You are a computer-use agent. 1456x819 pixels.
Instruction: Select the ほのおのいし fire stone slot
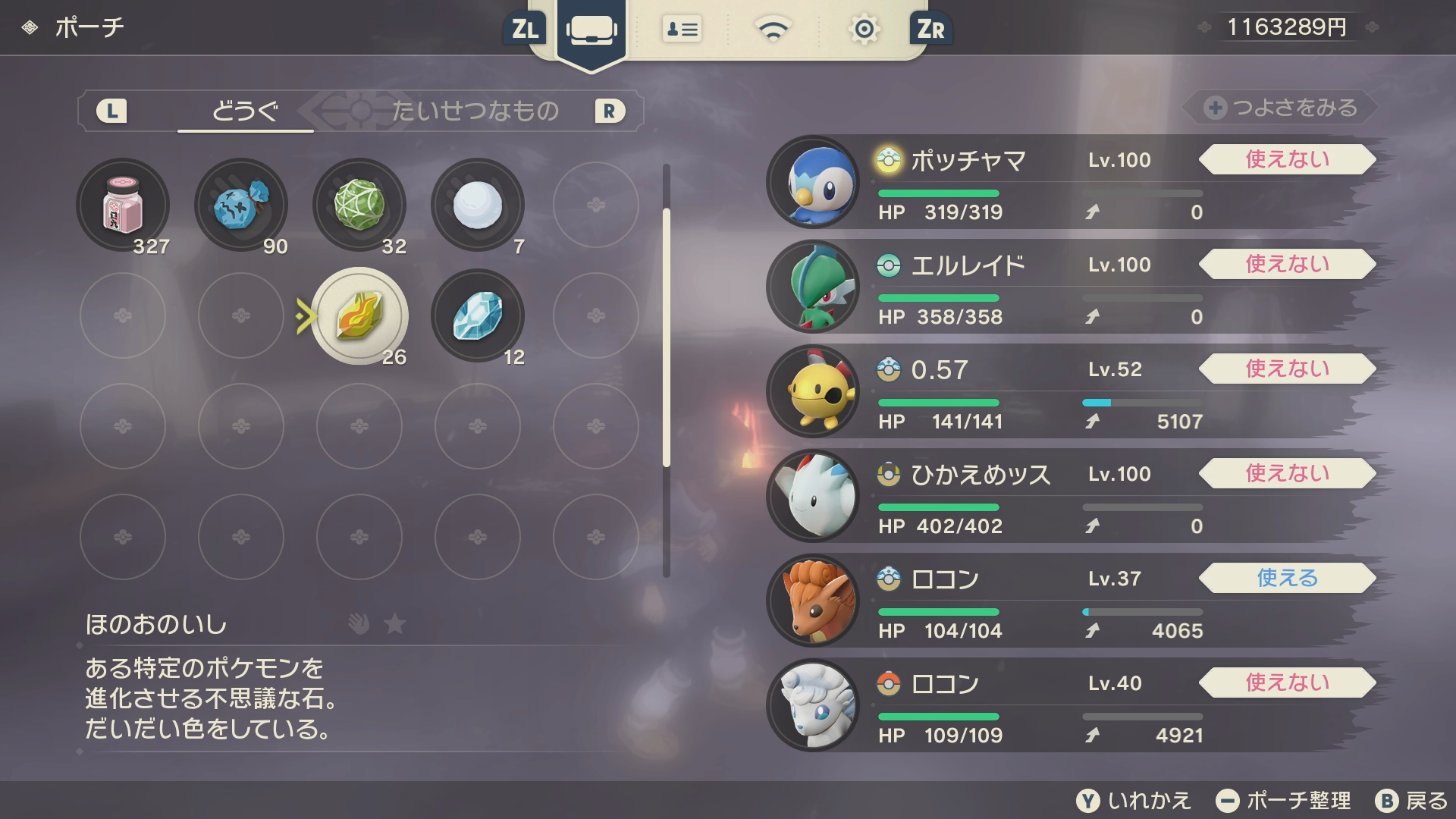pos(359,315)
